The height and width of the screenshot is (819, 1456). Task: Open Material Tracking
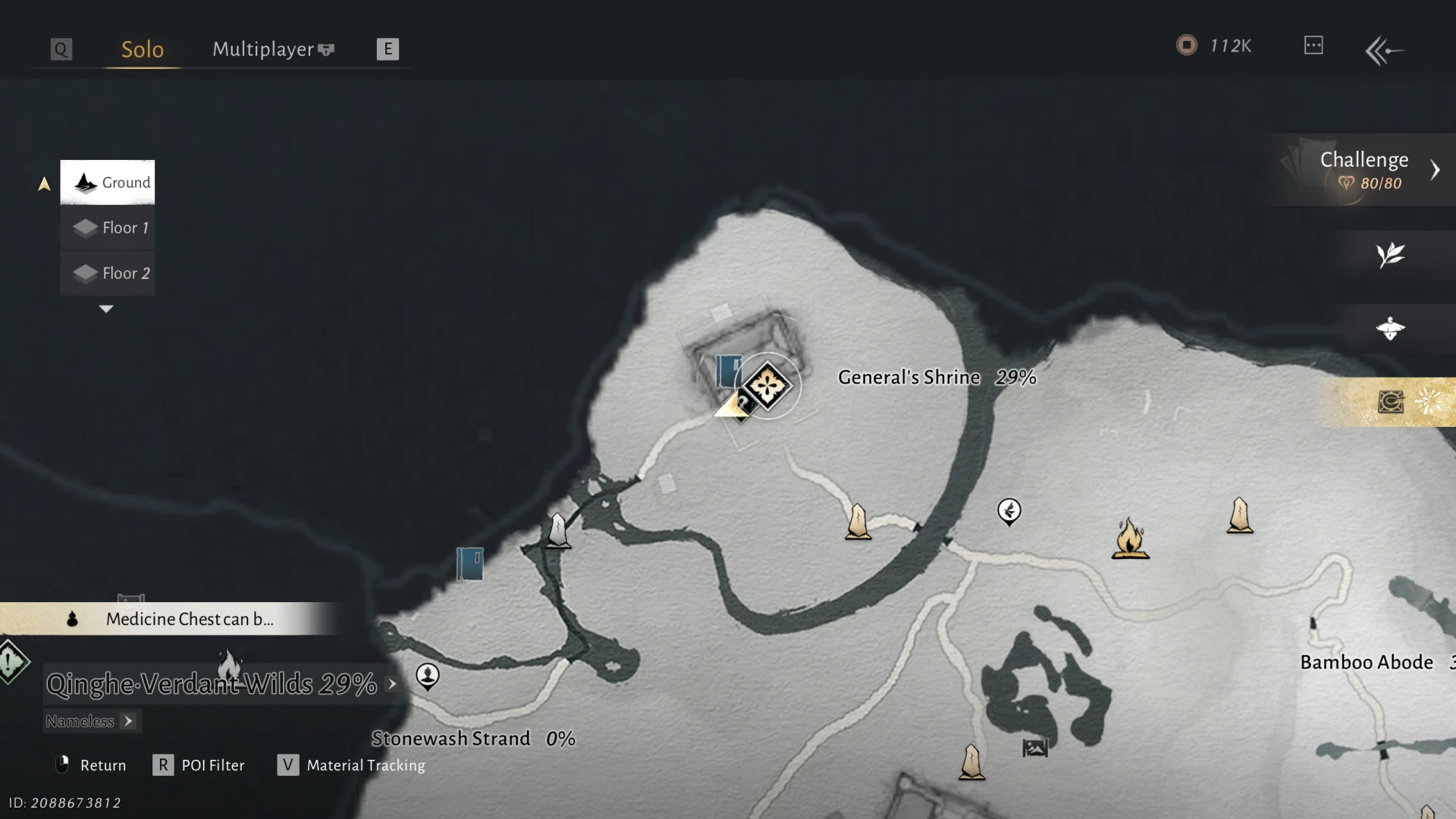352,765
